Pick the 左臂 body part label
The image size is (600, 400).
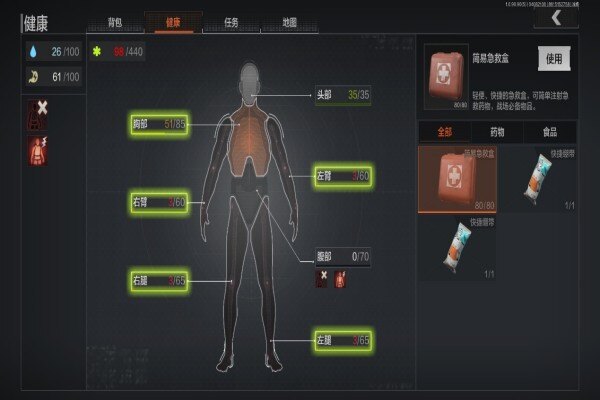pyautogui.click(x=343, y=177)
